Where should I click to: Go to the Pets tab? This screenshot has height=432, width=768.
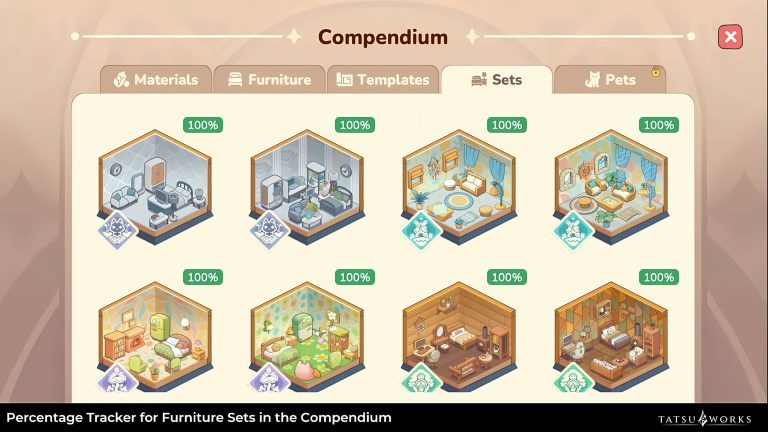(609, 80)
